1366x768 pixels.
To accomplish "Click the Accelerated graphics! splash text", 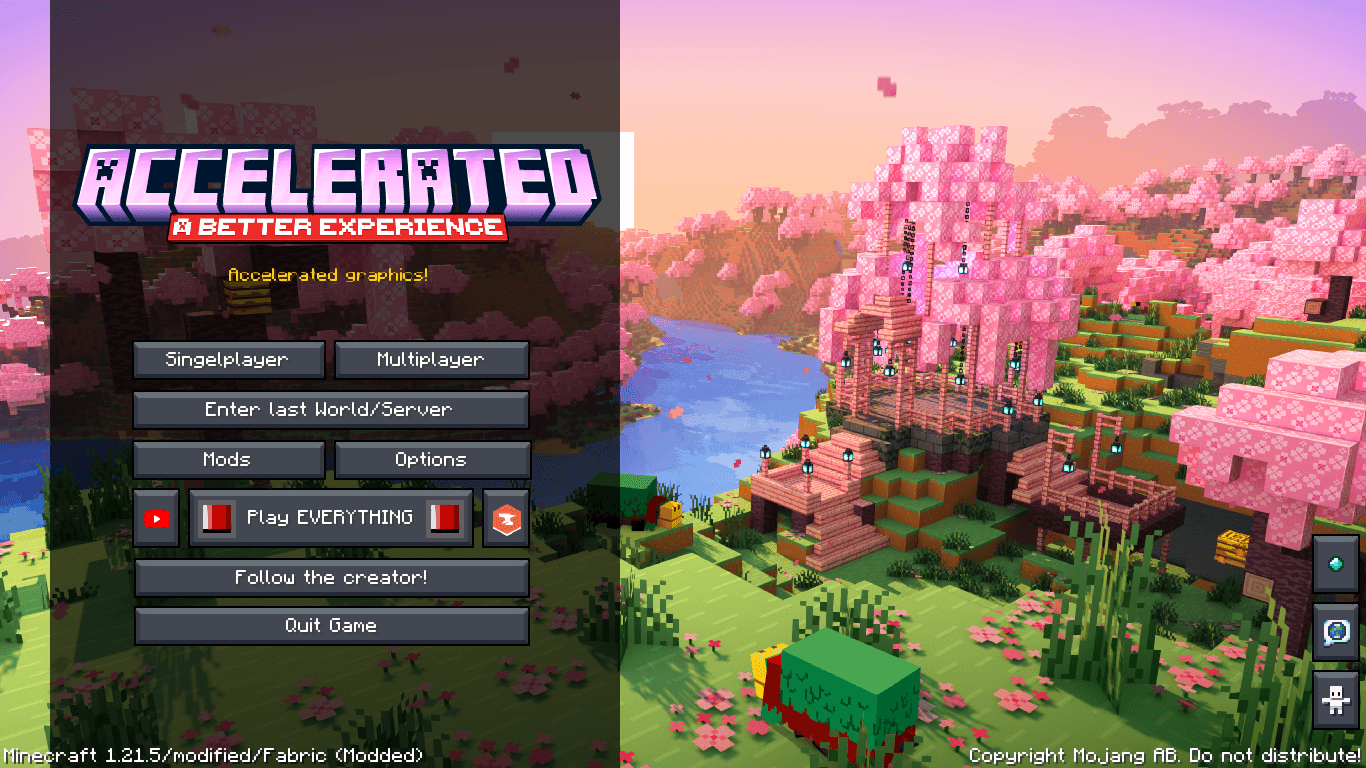I will (331, 274).
